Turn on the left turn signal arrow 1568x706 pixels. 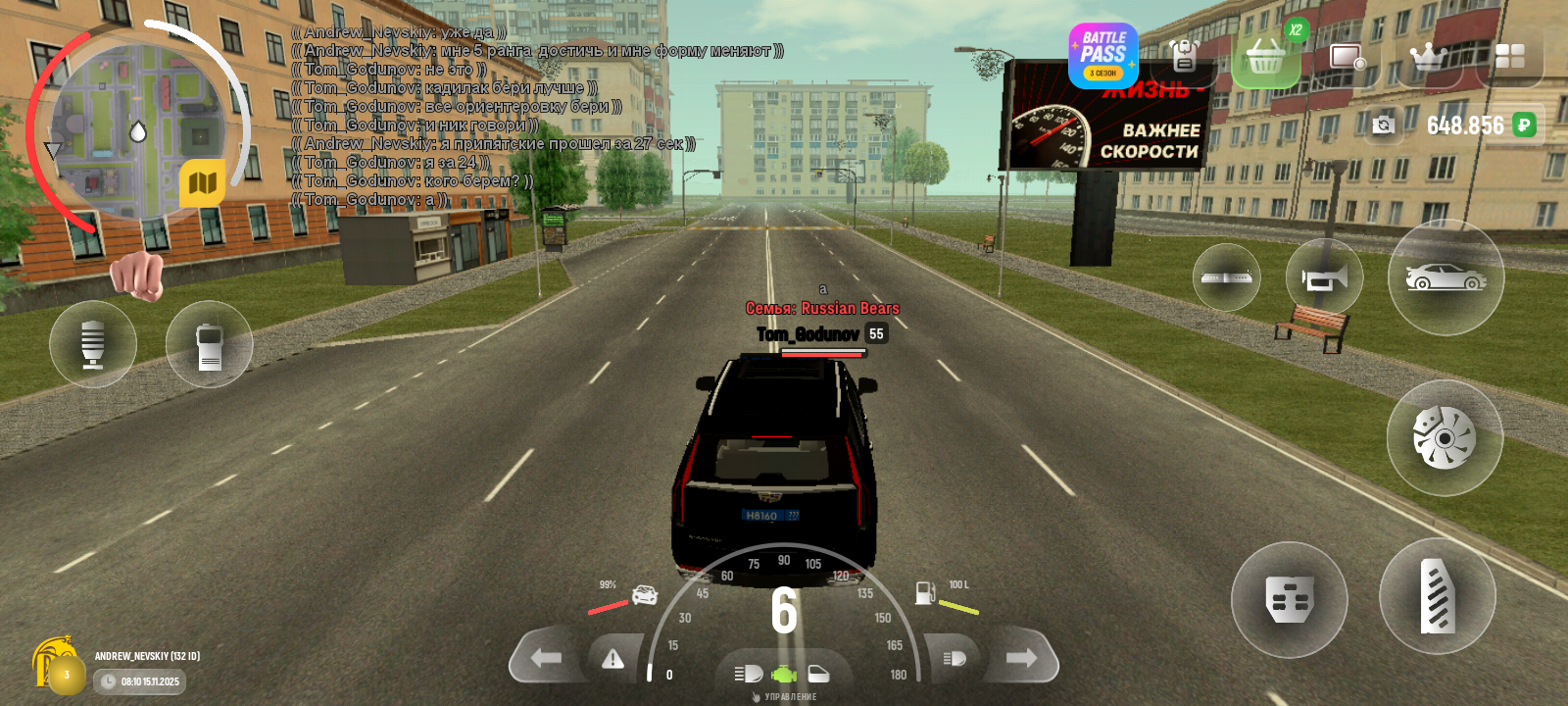(x=547, y=658)
